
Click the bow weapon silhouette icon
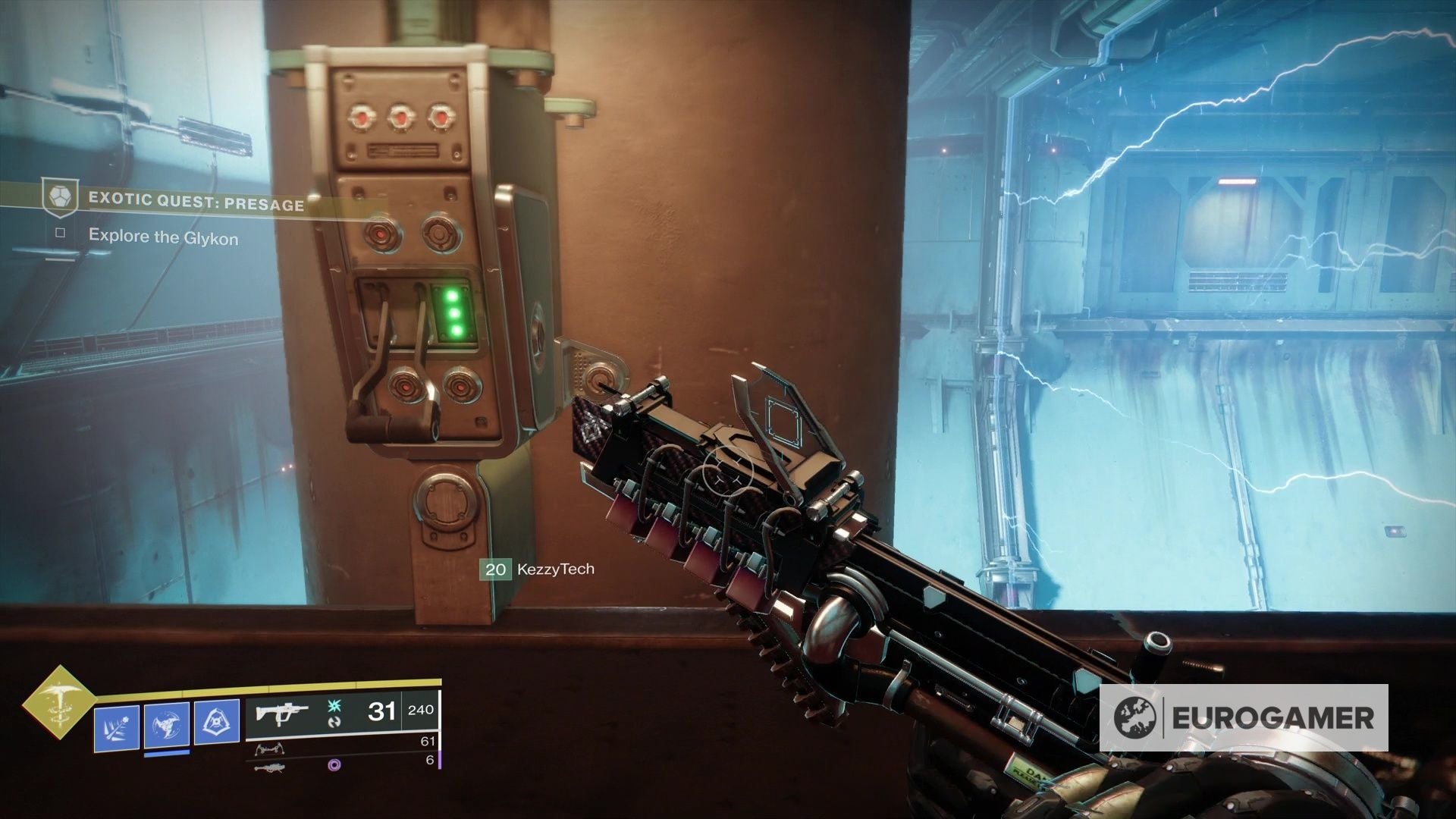click(x=269, y=748)
